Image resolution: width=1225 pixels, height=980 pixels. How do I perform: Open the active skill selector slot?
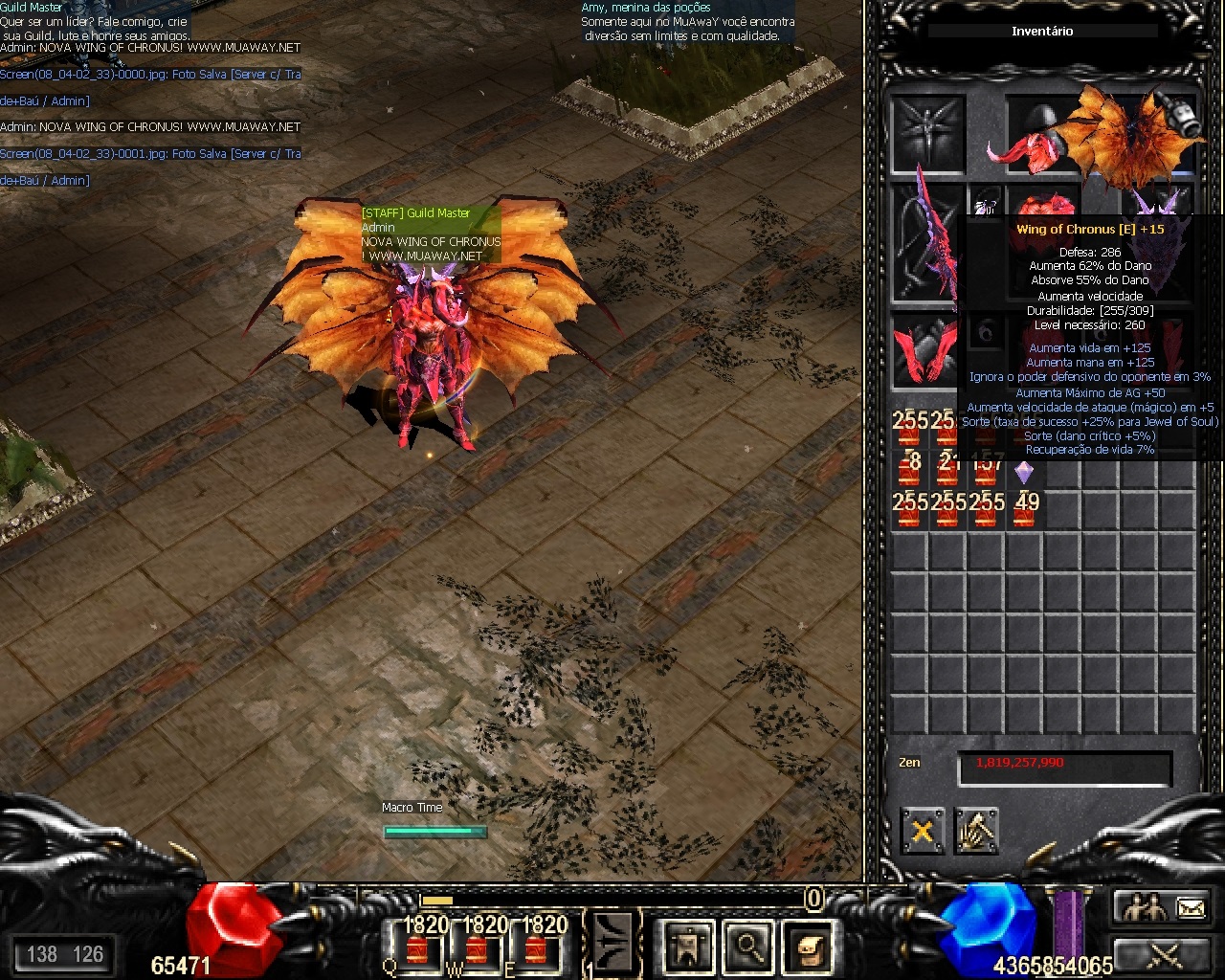pos(612,943)
